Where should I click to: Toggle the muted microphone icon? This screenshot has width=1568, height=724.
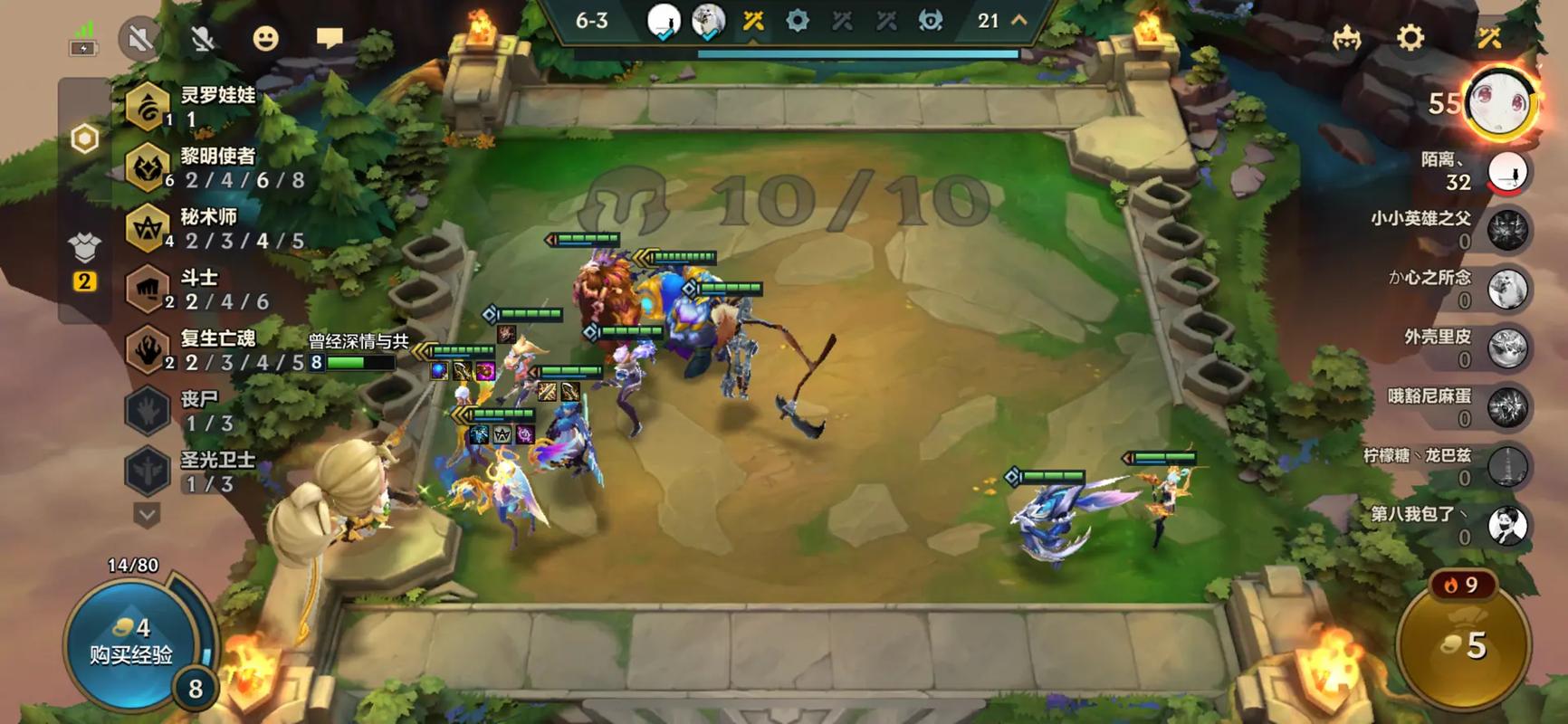[x=203, y=39]
